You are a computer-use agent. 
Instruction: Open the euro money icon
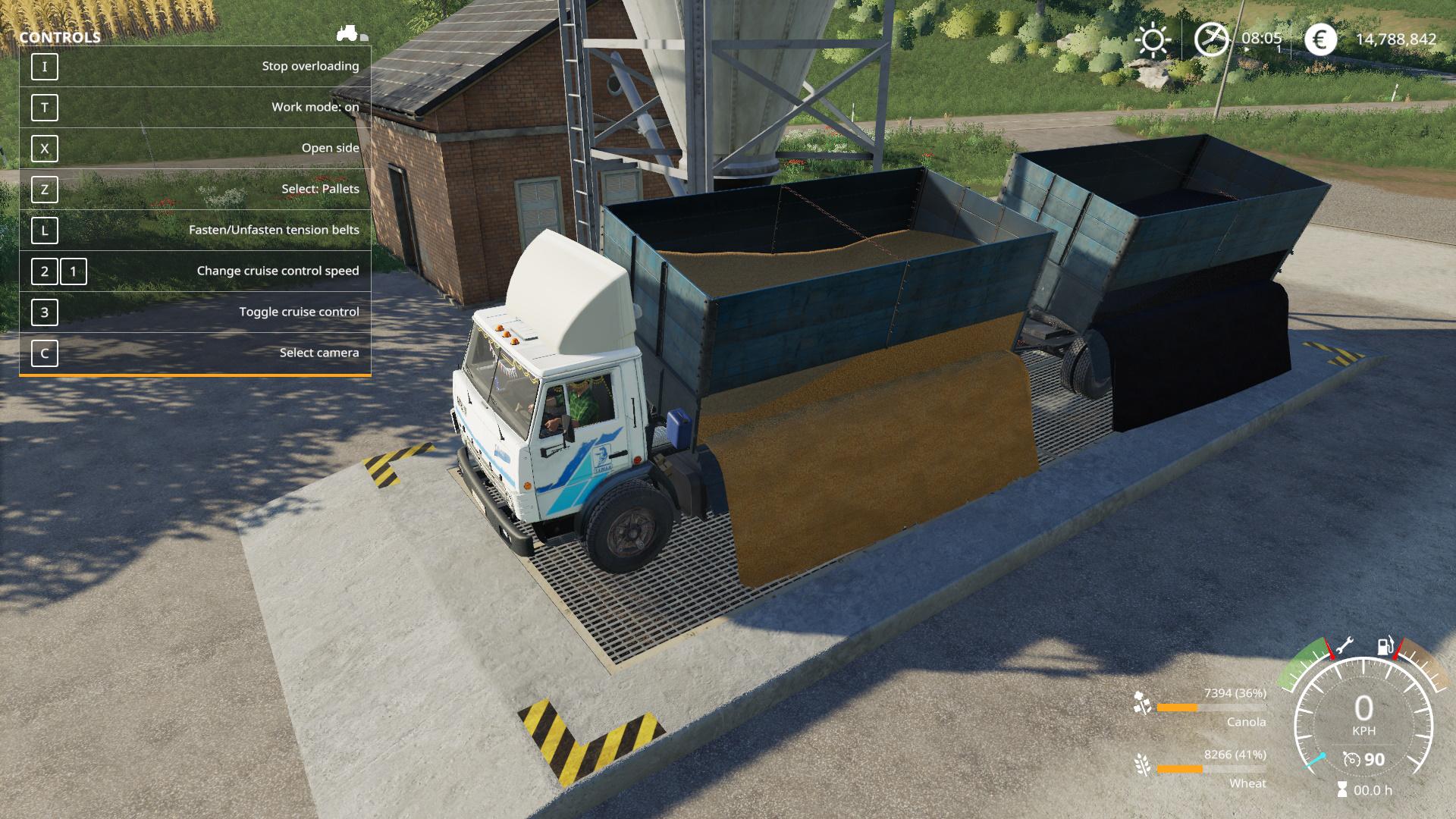[1321, 39]
